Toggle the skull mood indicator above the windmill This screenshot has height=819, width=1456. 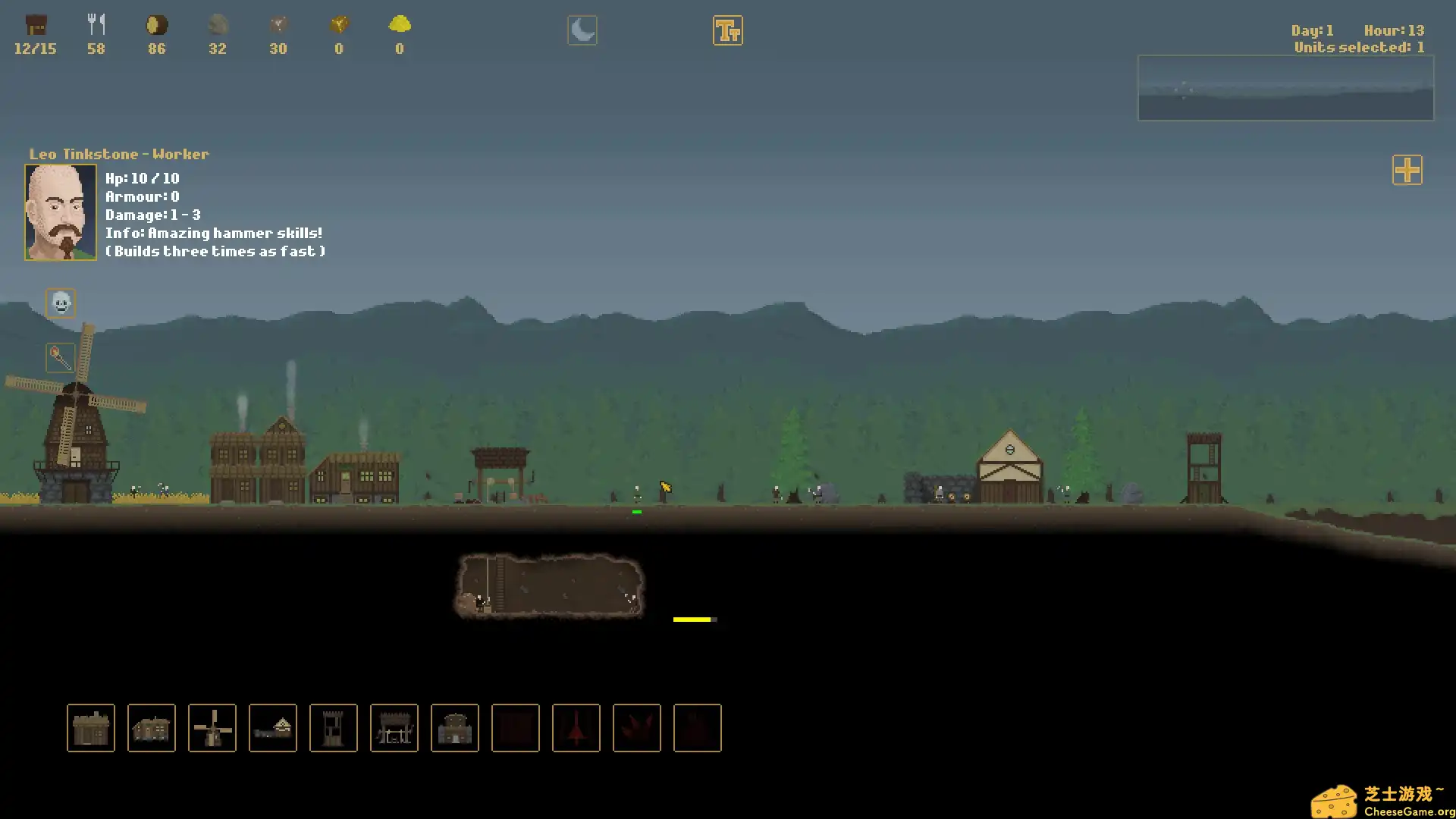click(60, 303)
